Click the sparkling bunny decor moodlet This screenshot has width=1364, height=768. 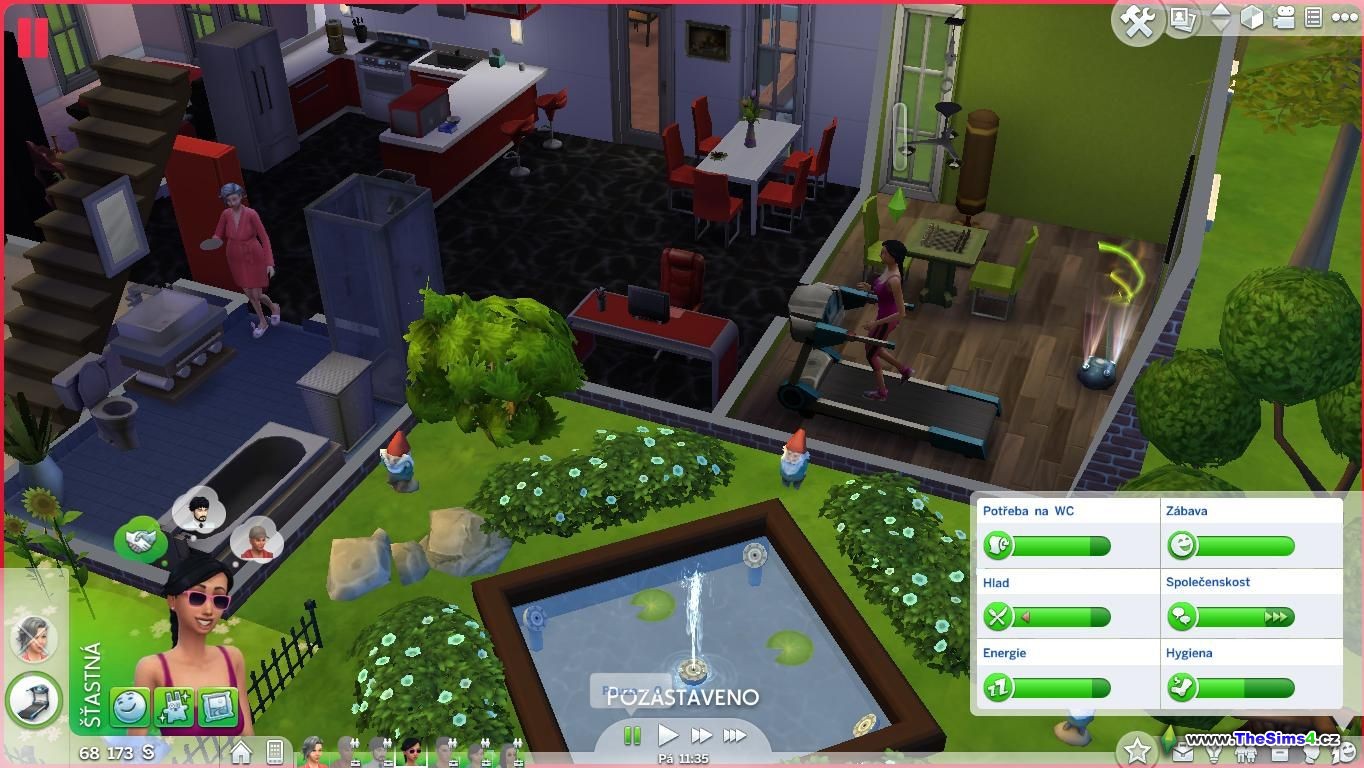point(174,707)
